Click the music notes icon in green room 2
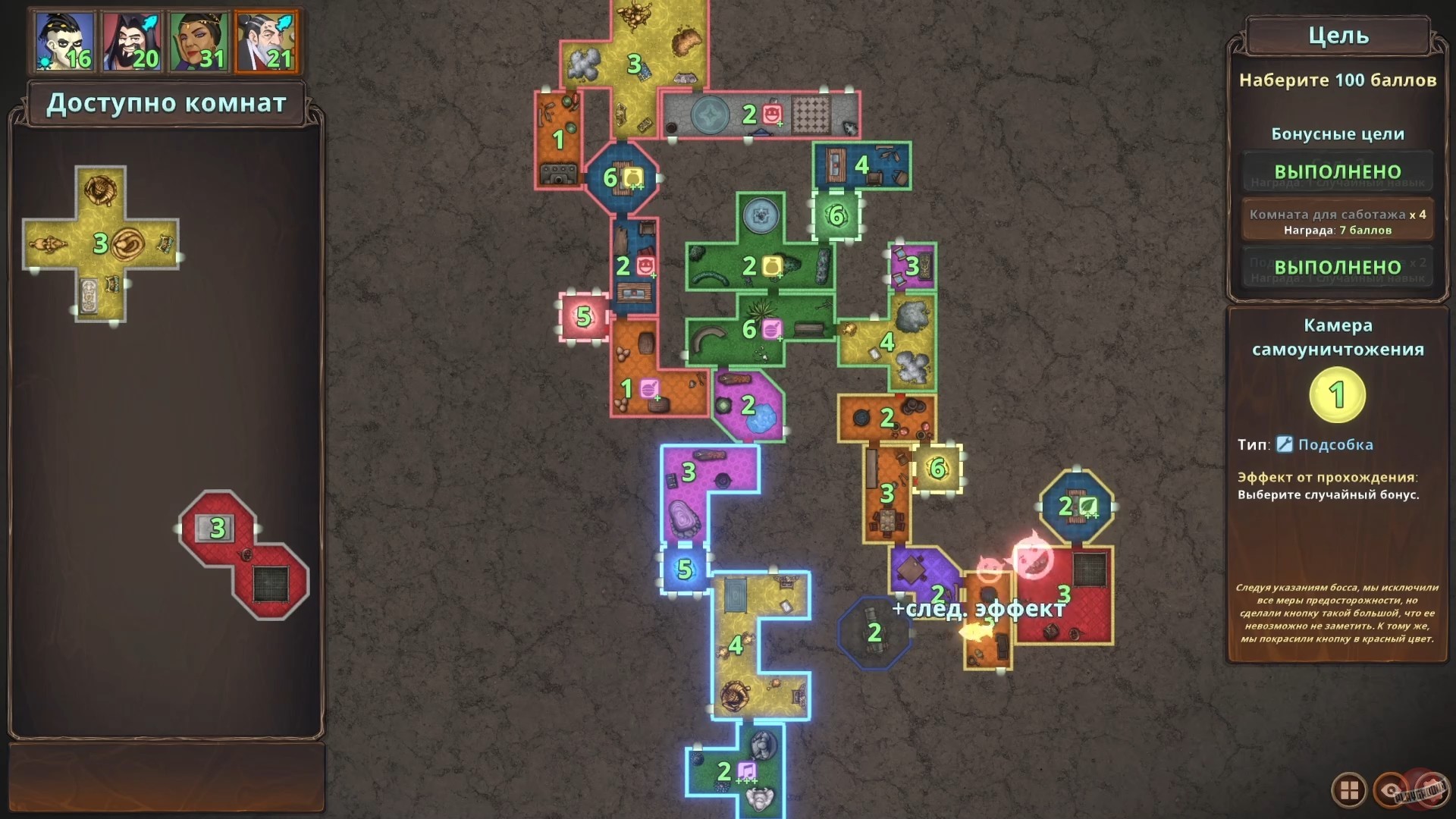Viewport: 1456px width, 819px height. (x=746, y=770)
